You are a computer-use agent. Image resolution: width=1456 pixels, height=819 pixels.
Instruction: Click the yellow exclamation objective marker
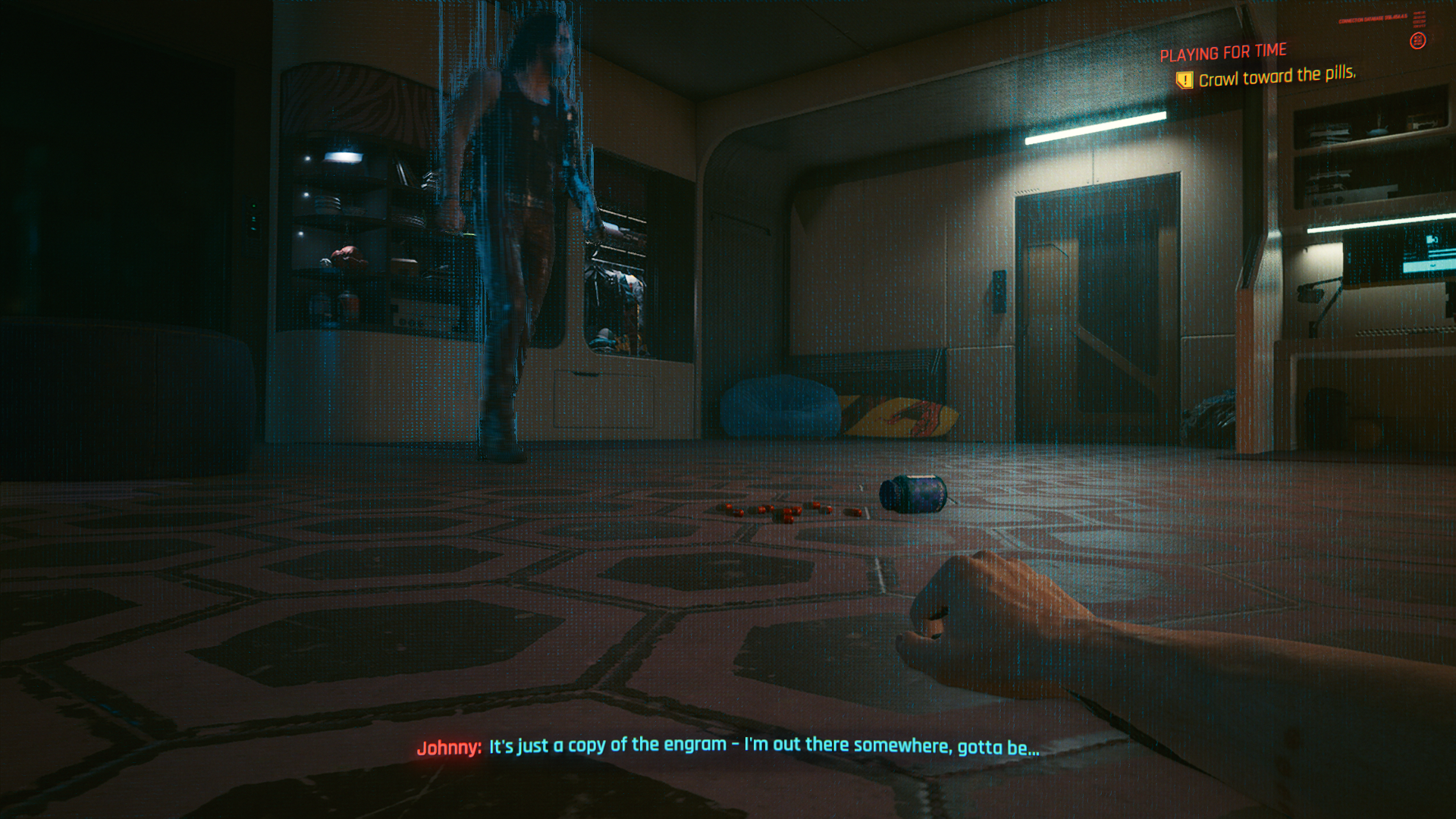[1184, 80]
